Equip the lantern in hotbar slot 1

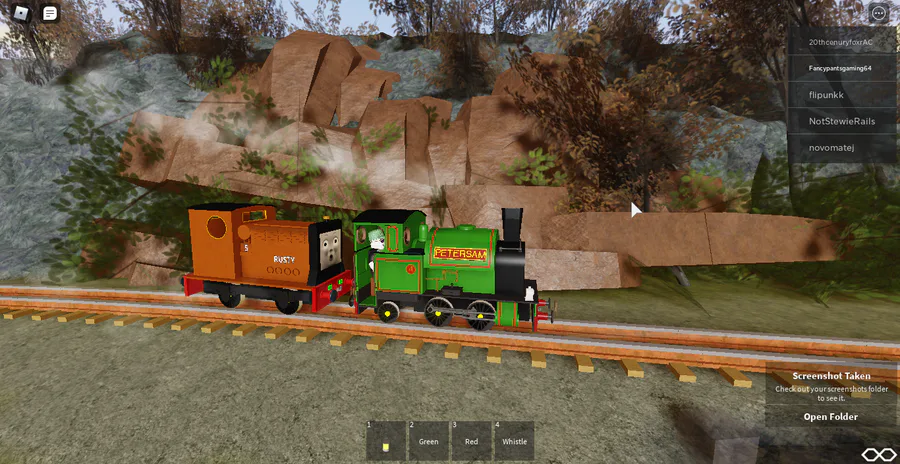386,441
